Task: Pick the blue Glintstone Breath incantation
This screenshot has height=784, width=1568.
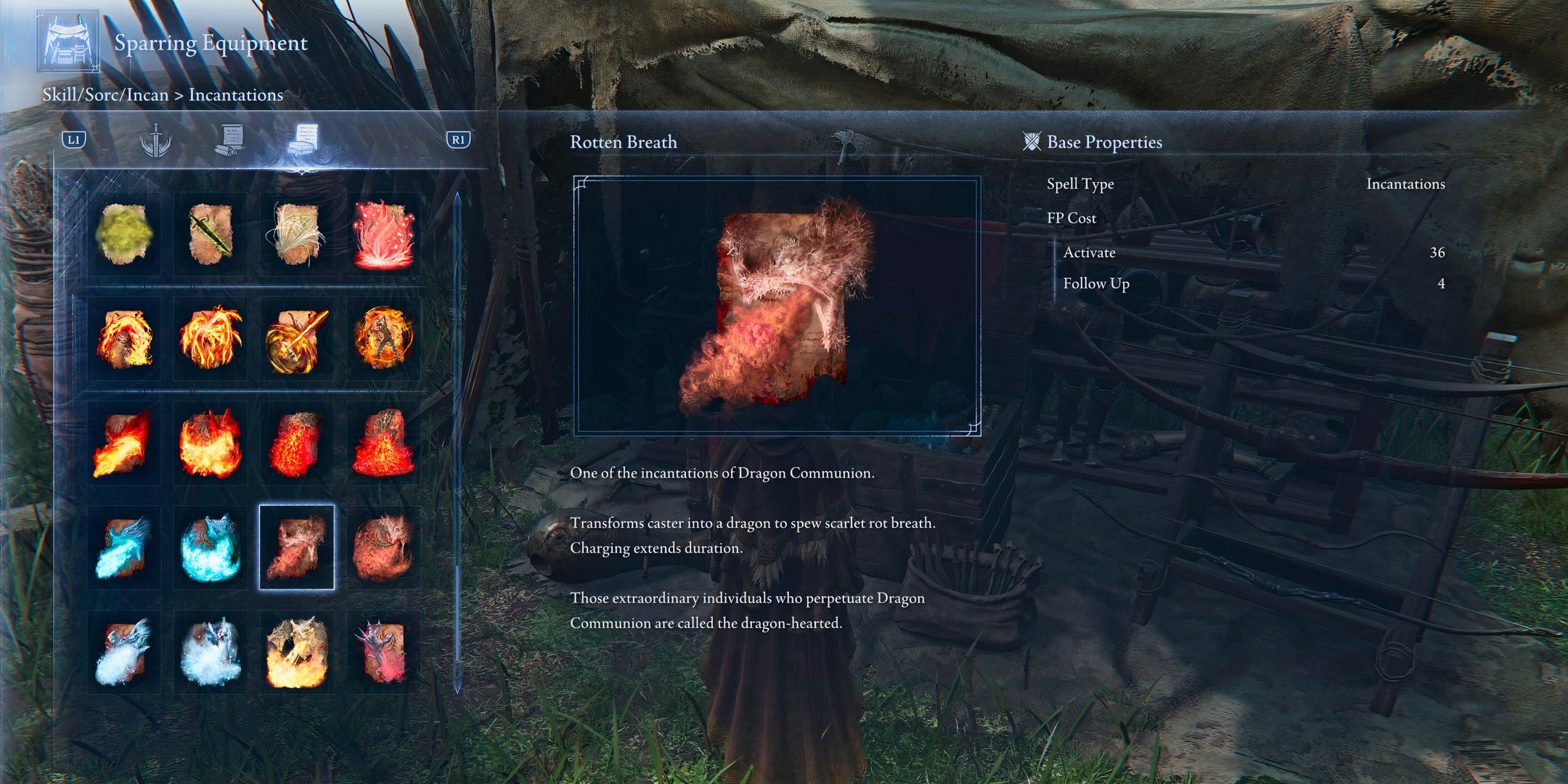Action: (124, 548)
